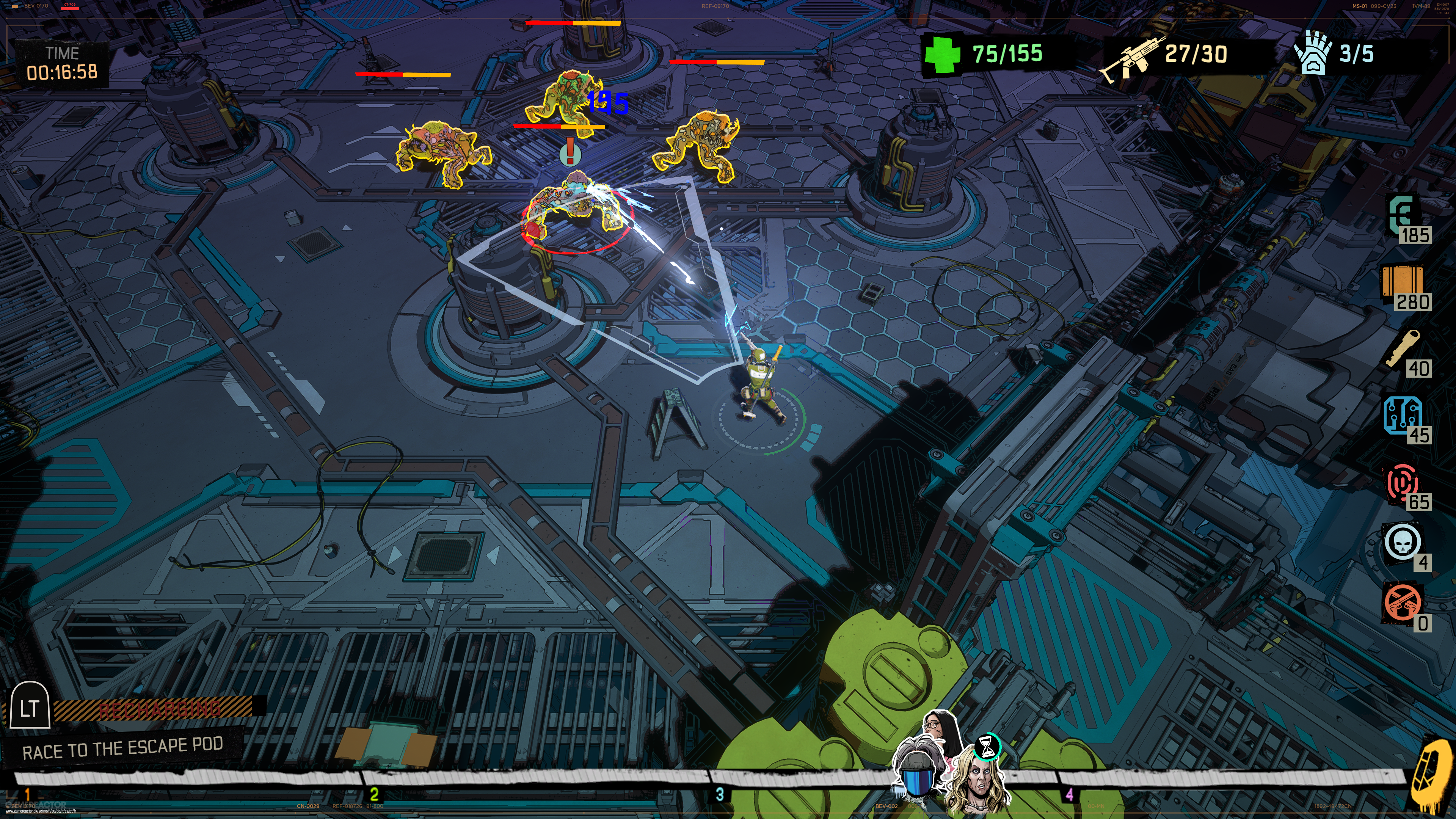Viewport: 1456px width, 819px height.
Task: Select the orange suitcase resource icon
Action: (x=1402, y=281)
